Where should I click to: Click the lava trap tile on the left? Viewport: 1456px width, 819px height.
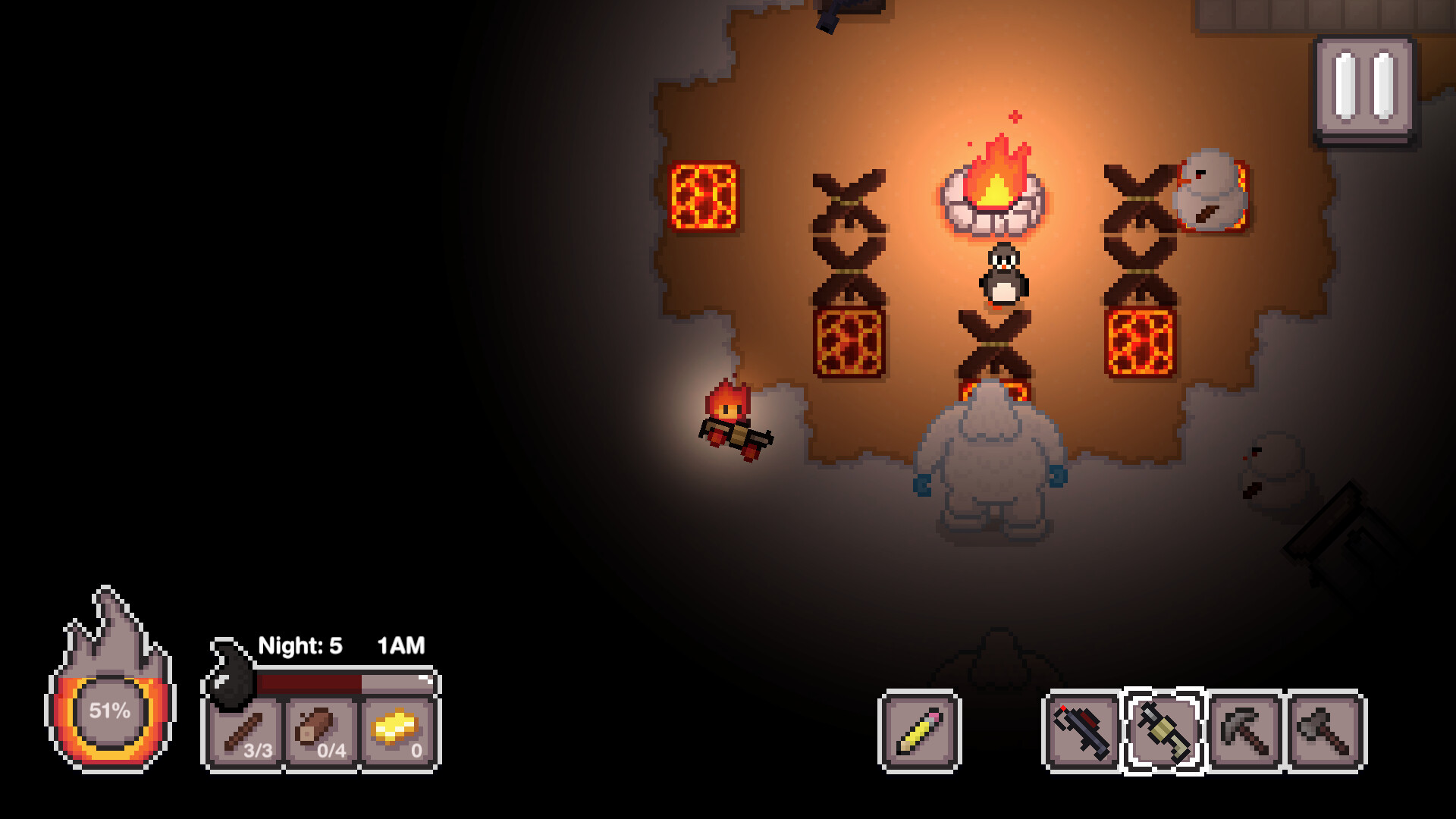704,196
